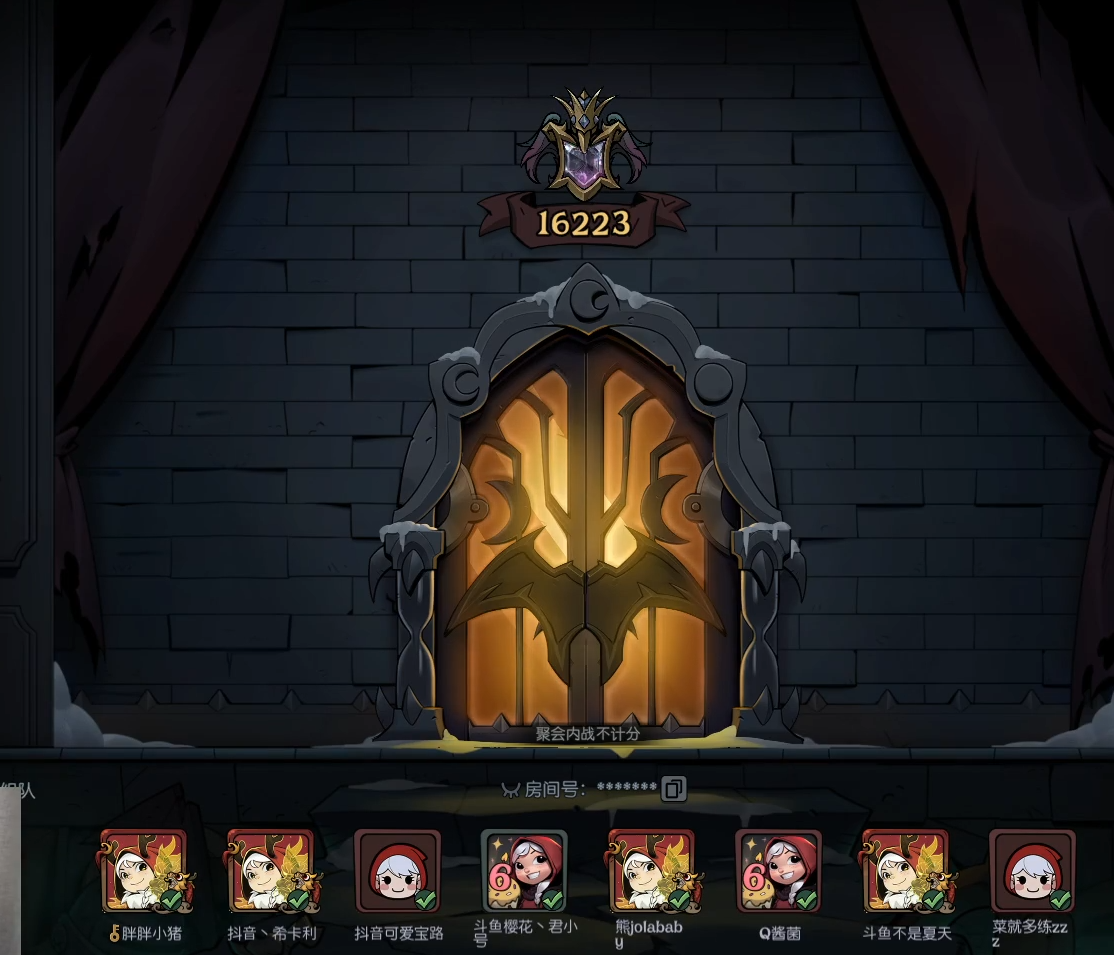View player Q酱菌's avatar

778,872
